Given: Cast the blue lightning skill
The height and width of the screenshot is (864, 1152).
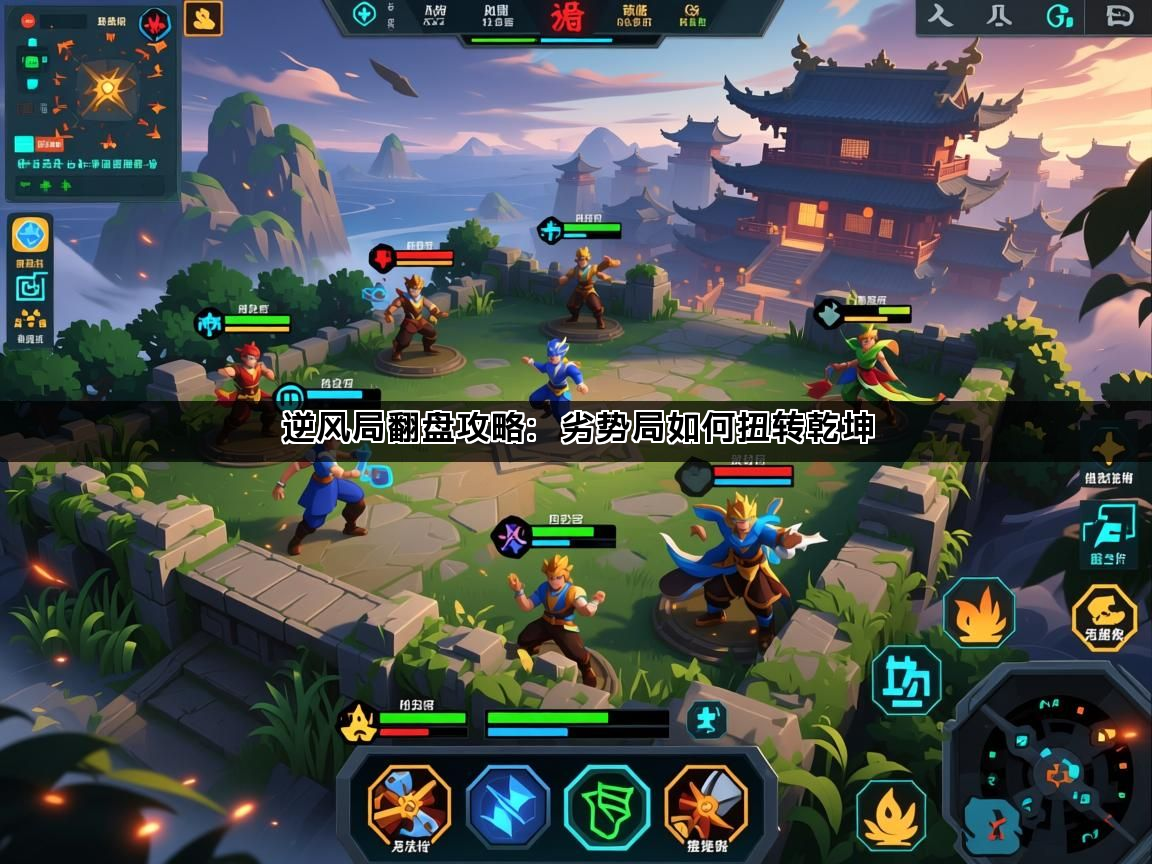Looking at the screenshot, I should coord(507,806).
